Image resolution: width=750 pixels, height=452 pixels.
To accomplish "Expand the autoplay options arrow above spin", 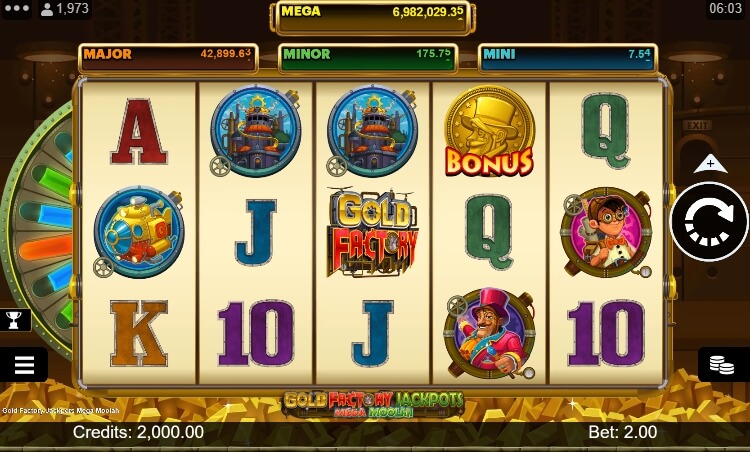I will pyautogui.click(x=709, y=163).
